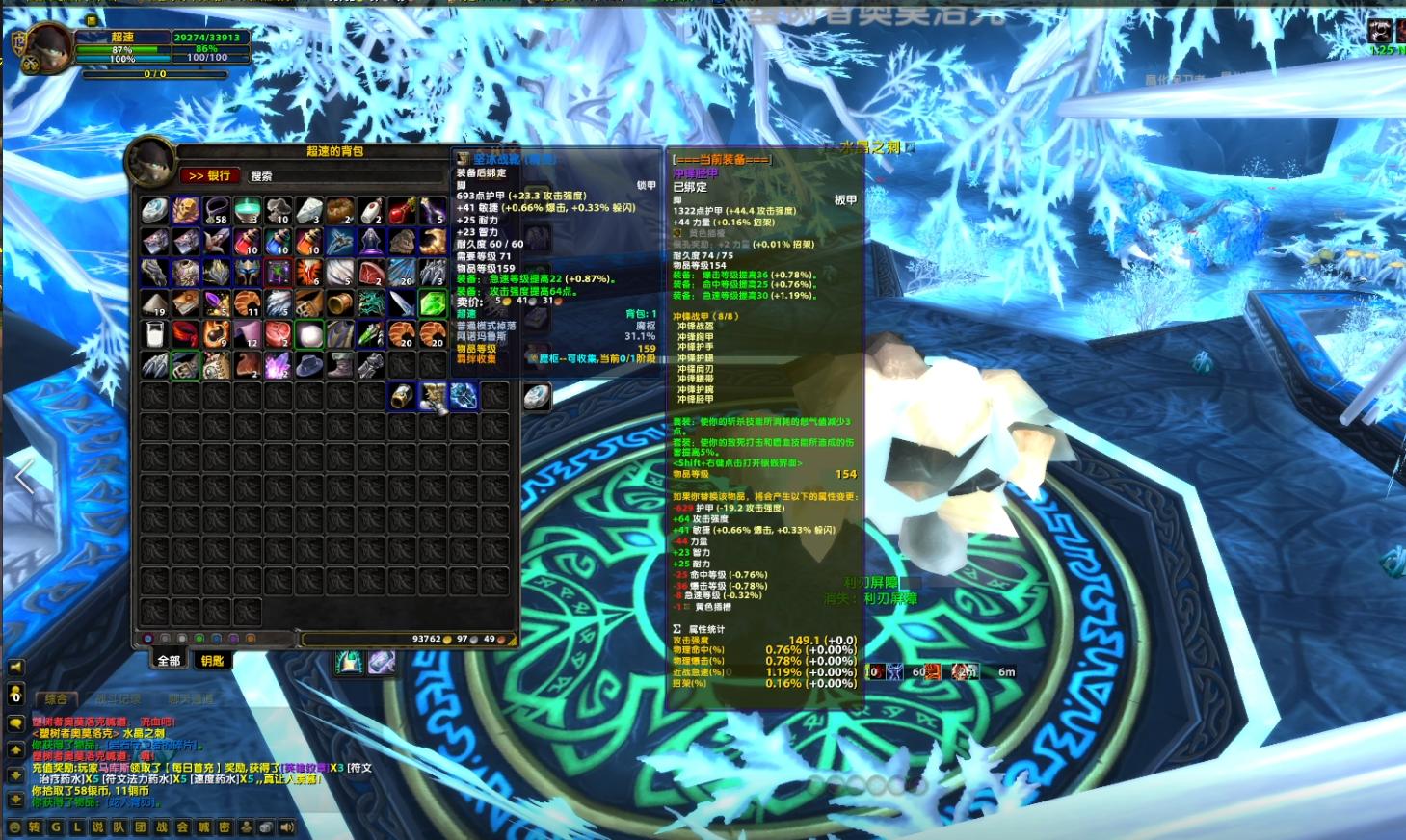The image size is (1406, 840).
Task: Click the golden skull item in the bag
Action: [183, 210]
